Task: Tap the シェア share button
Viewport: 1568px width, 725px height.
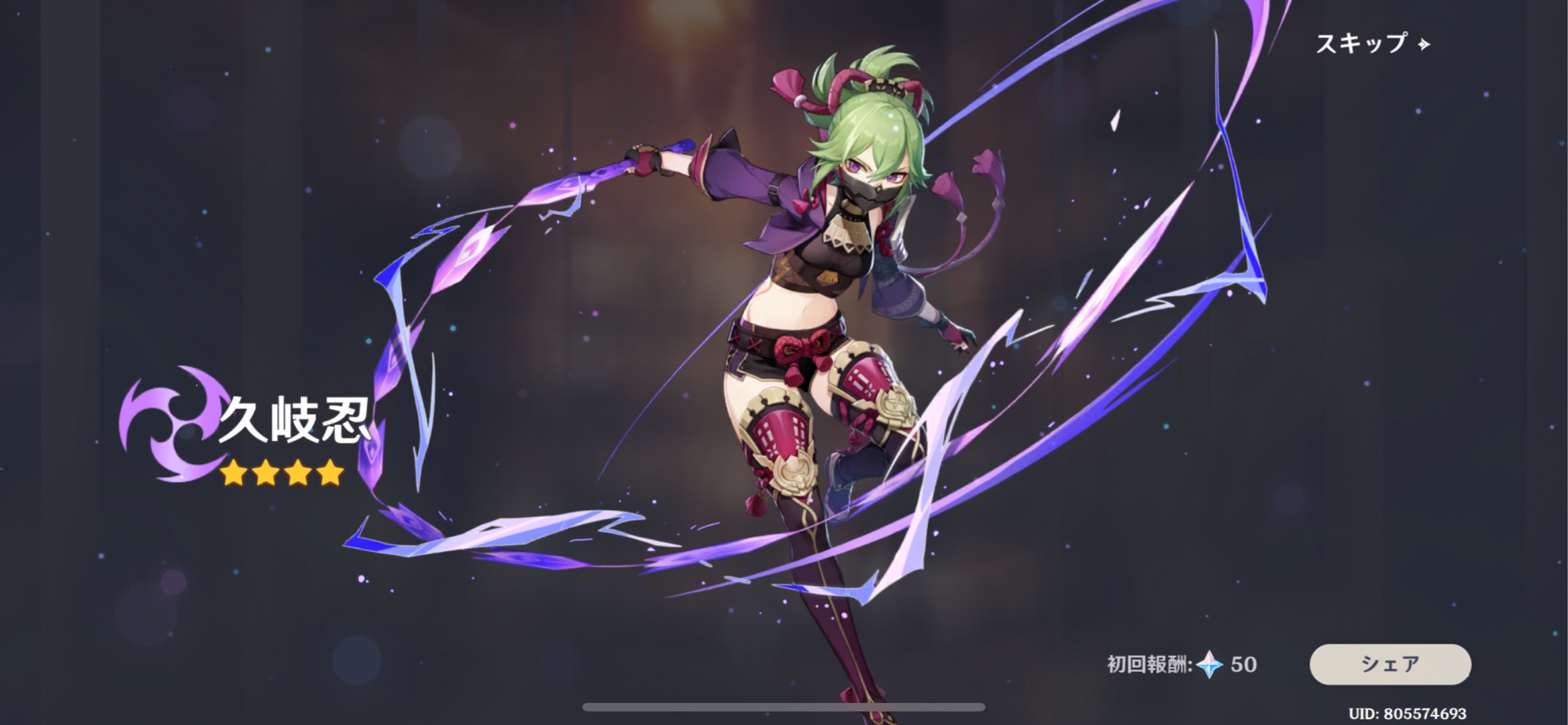Action: (1390, 664)
